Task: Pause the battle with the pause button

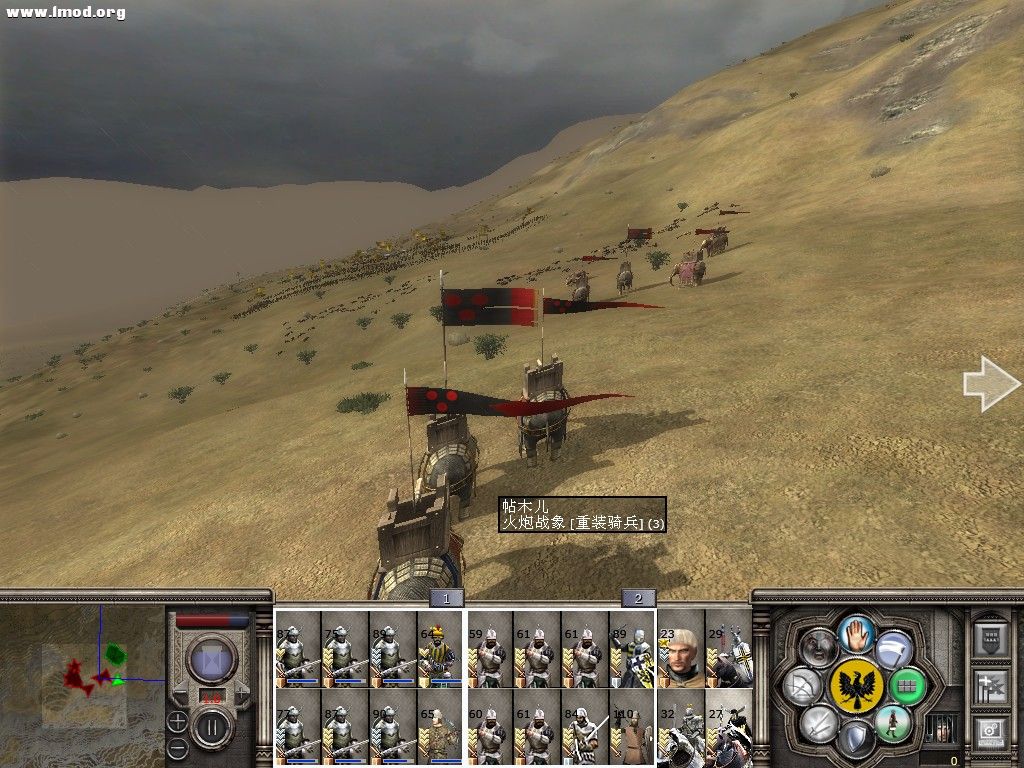Action: 212,727
